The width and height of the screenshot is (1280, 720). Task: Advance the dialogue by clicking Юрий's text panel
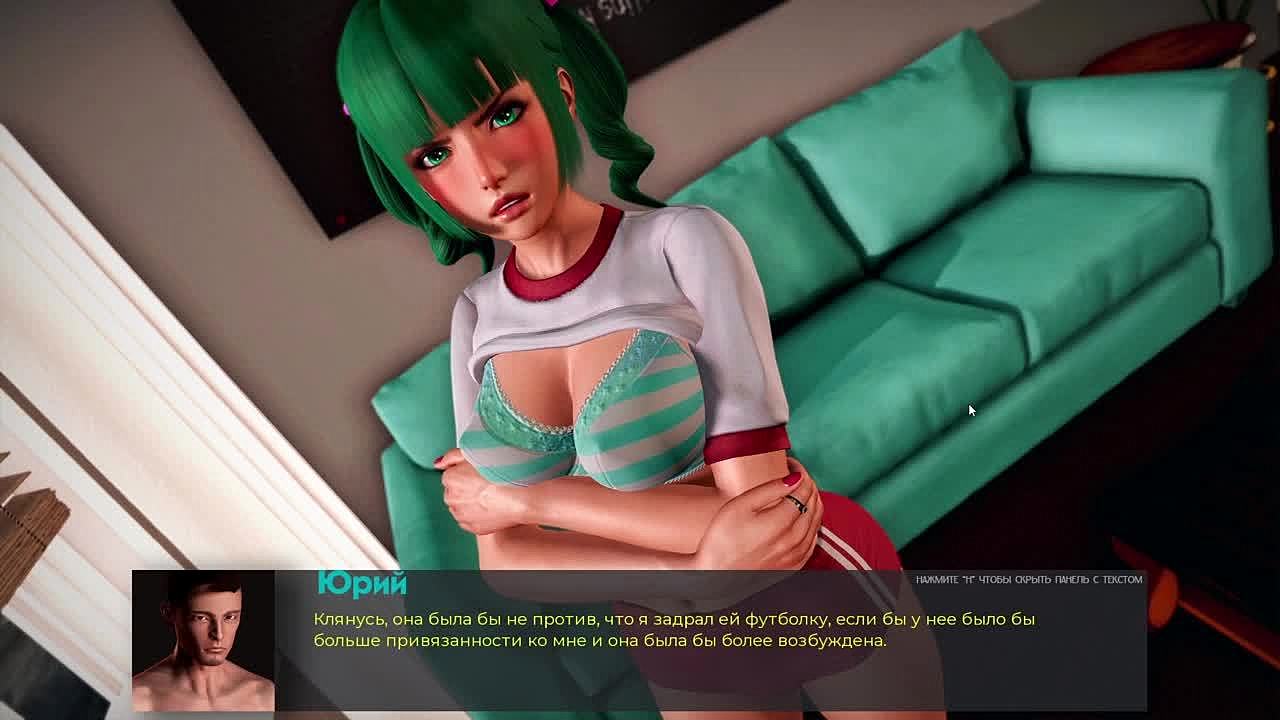click(674, 630)
